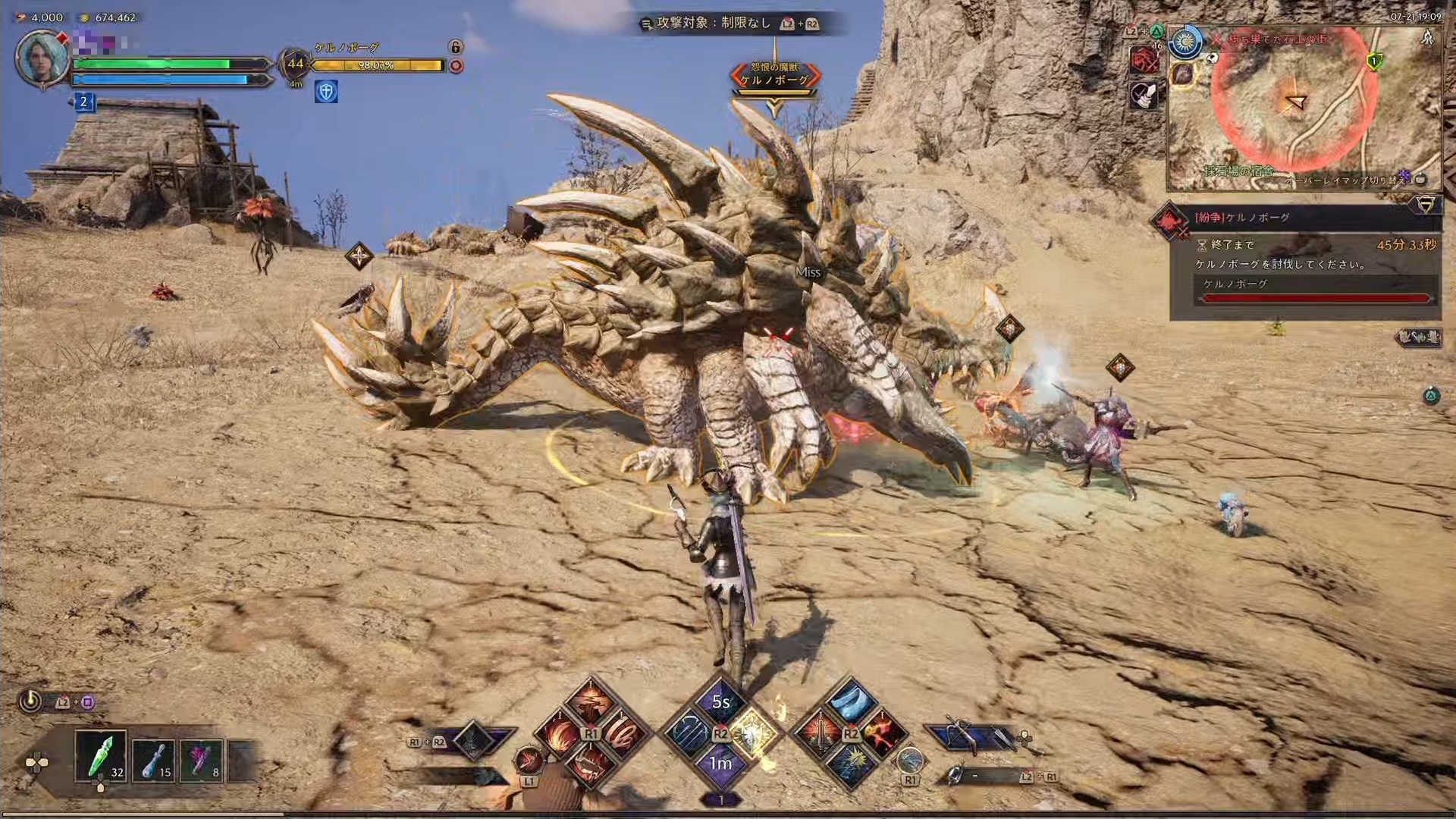The height and width of the screenshot is (819, 1456).
Task: Trigger the blue lightning burst skill
Action: coord(850,764)
